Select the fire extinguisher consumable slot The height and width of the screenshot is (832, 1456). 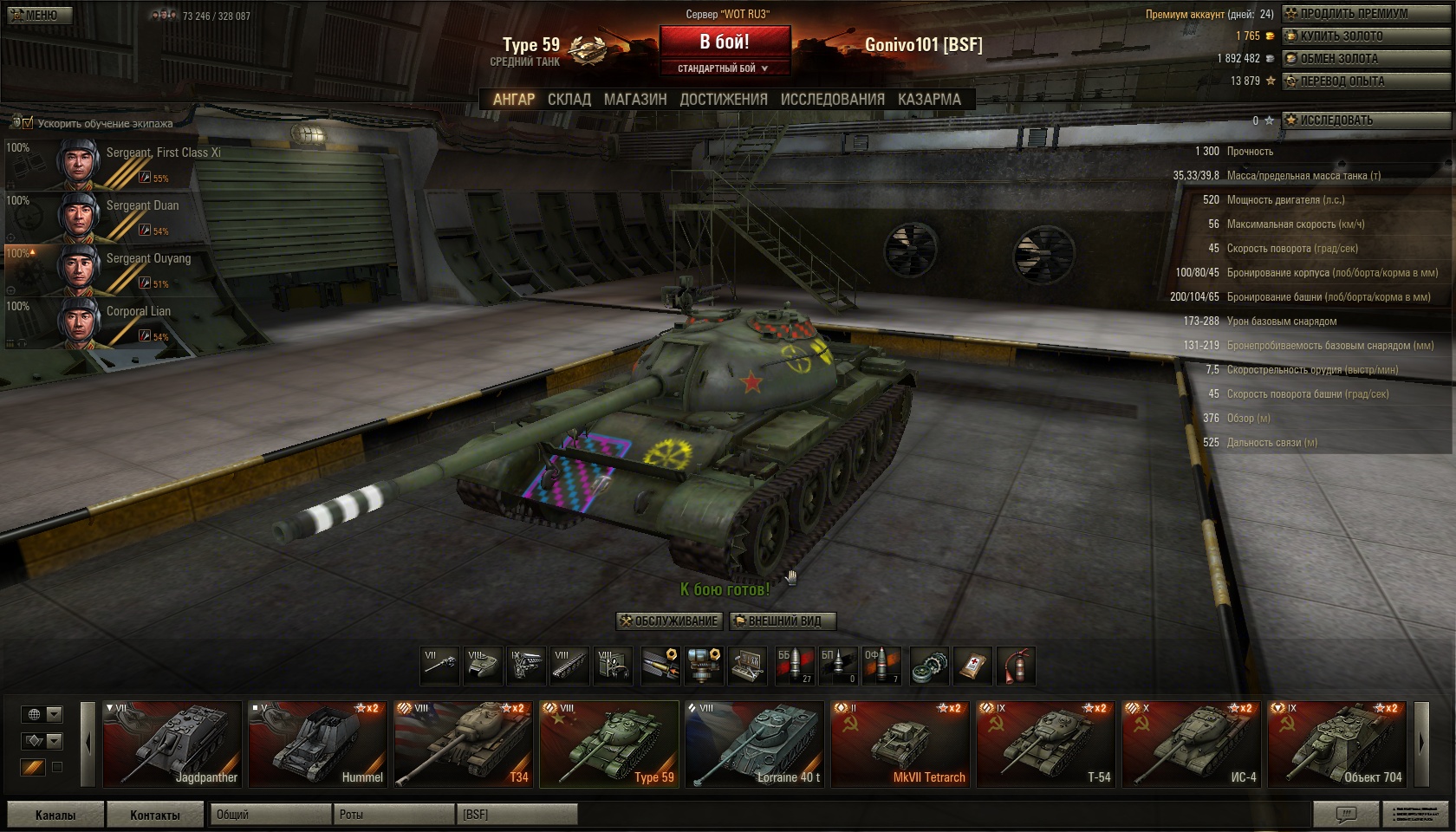coord(1016,666)
